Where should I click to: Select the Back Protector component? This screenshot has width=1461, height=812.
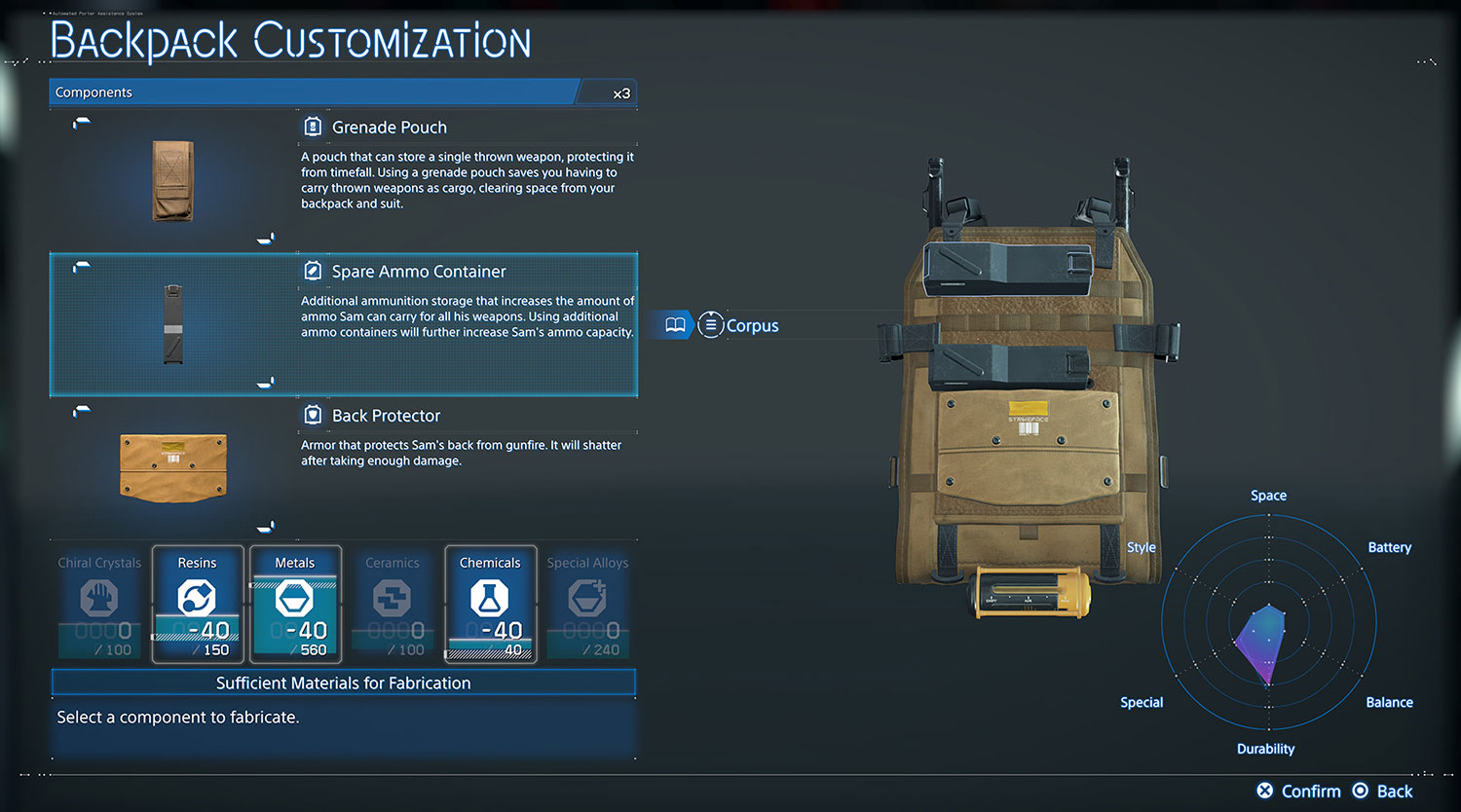(x=386, y=416)
